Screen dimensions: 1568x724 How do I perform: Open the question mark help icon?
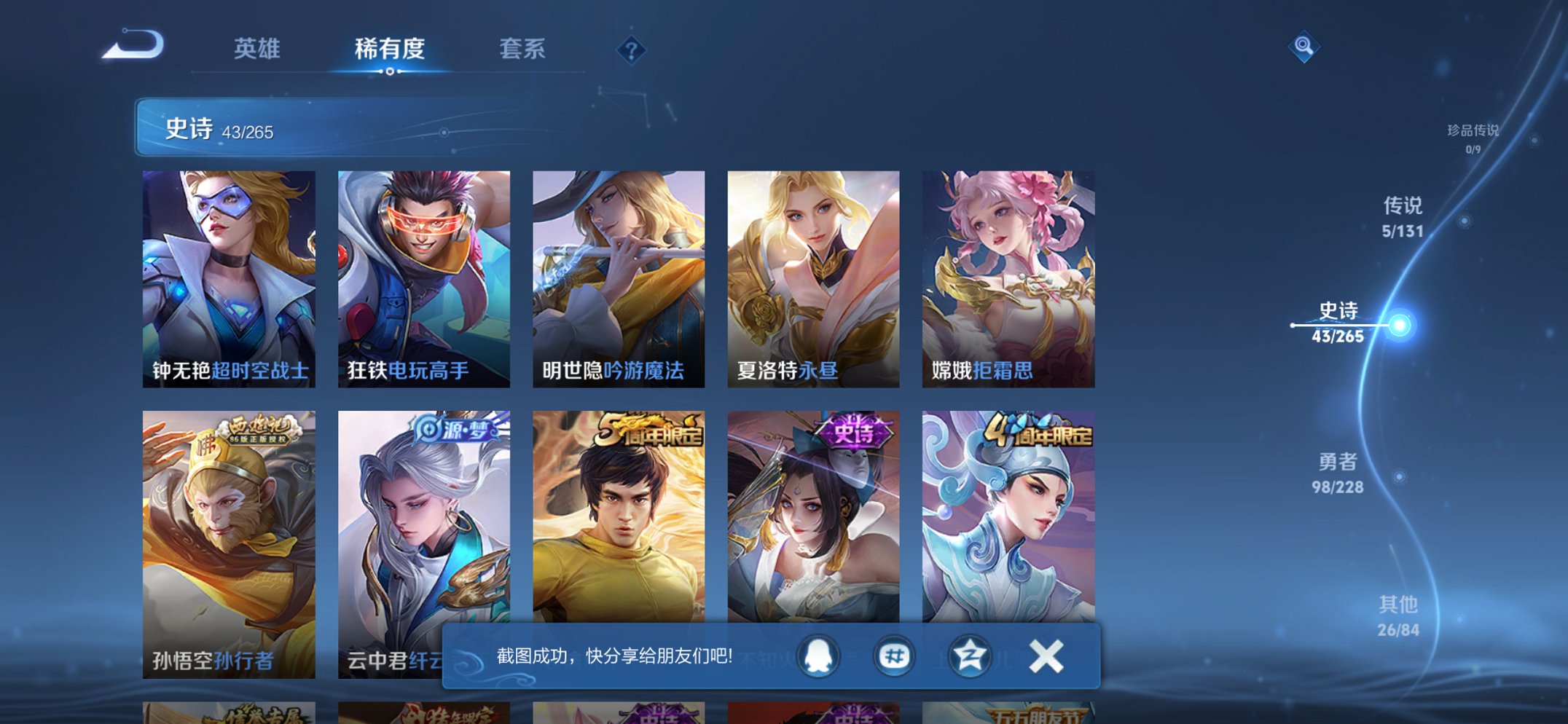pyautogui.click(x=631, y=50)
